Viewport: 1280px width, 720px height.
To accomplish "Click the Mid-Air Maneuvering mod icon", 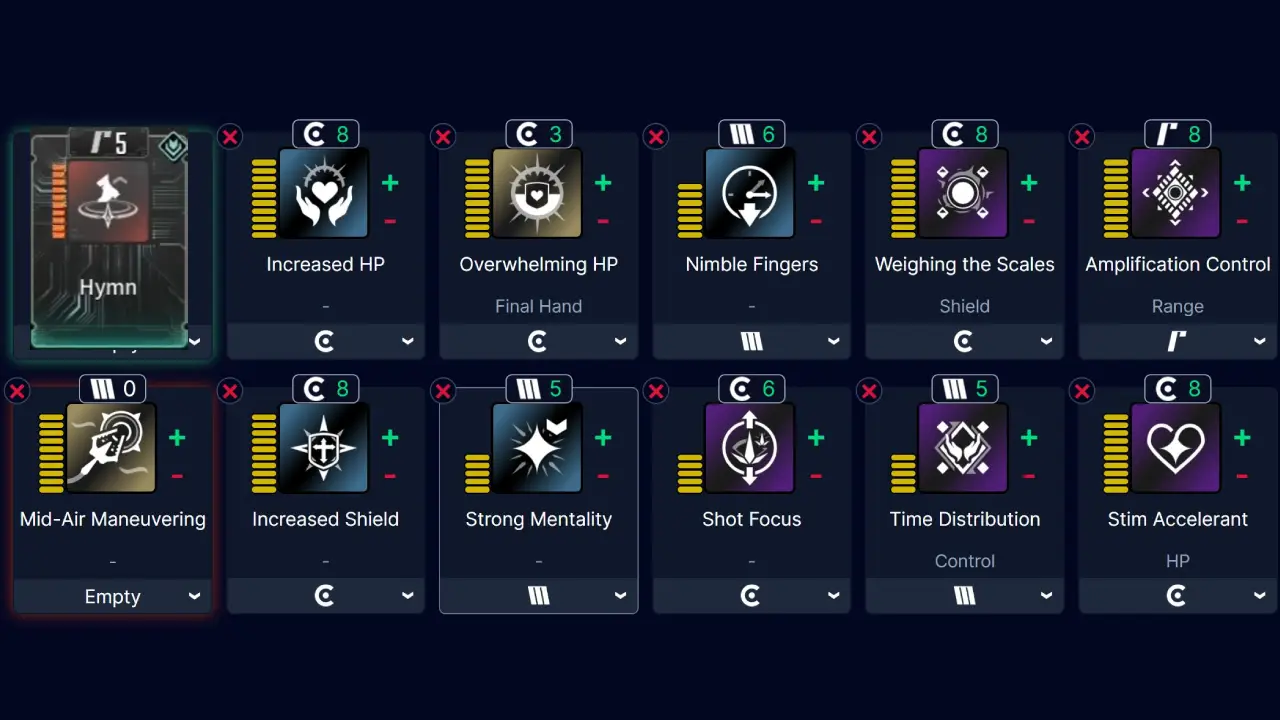I will (112, 448).
